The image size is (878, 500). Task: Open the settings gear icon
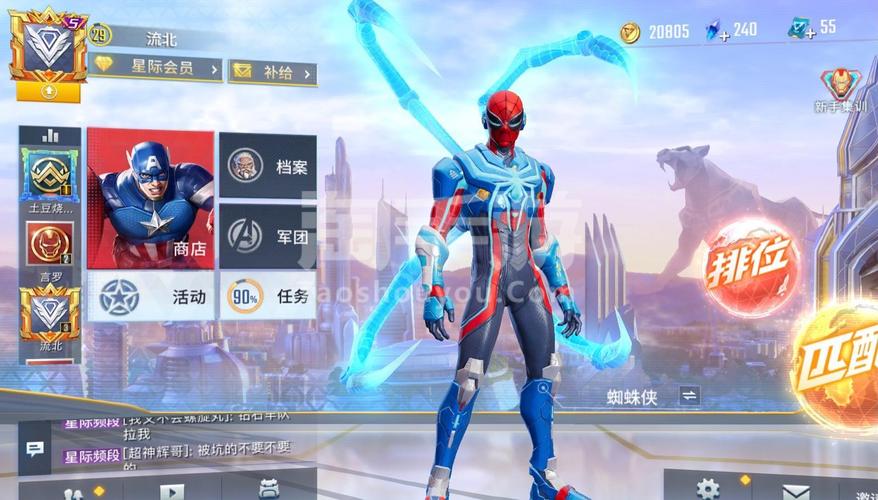pos(708,489)
